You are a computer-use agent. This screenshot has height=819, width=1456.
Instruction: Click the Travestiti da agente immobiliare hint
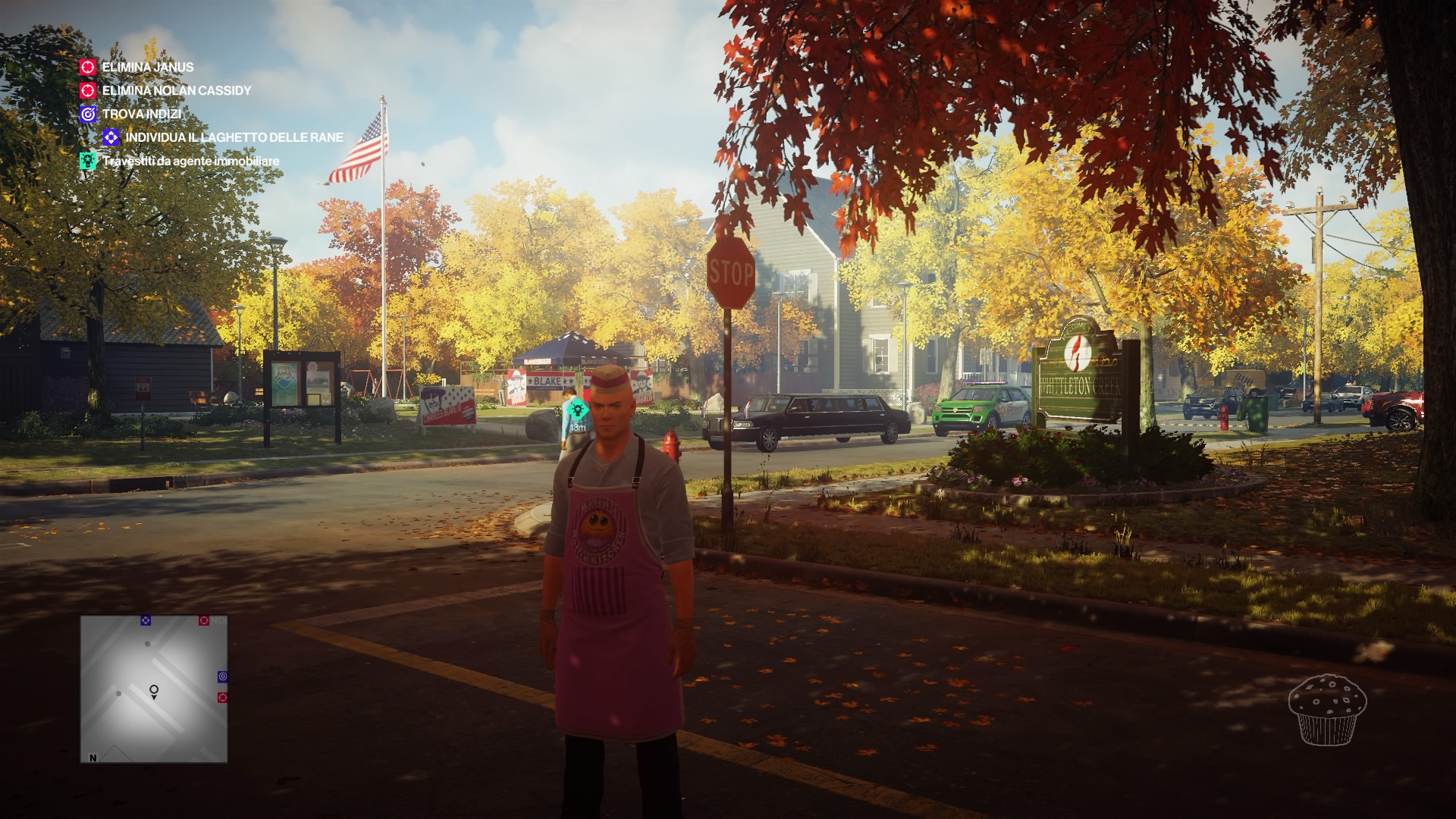pos(190,162)
